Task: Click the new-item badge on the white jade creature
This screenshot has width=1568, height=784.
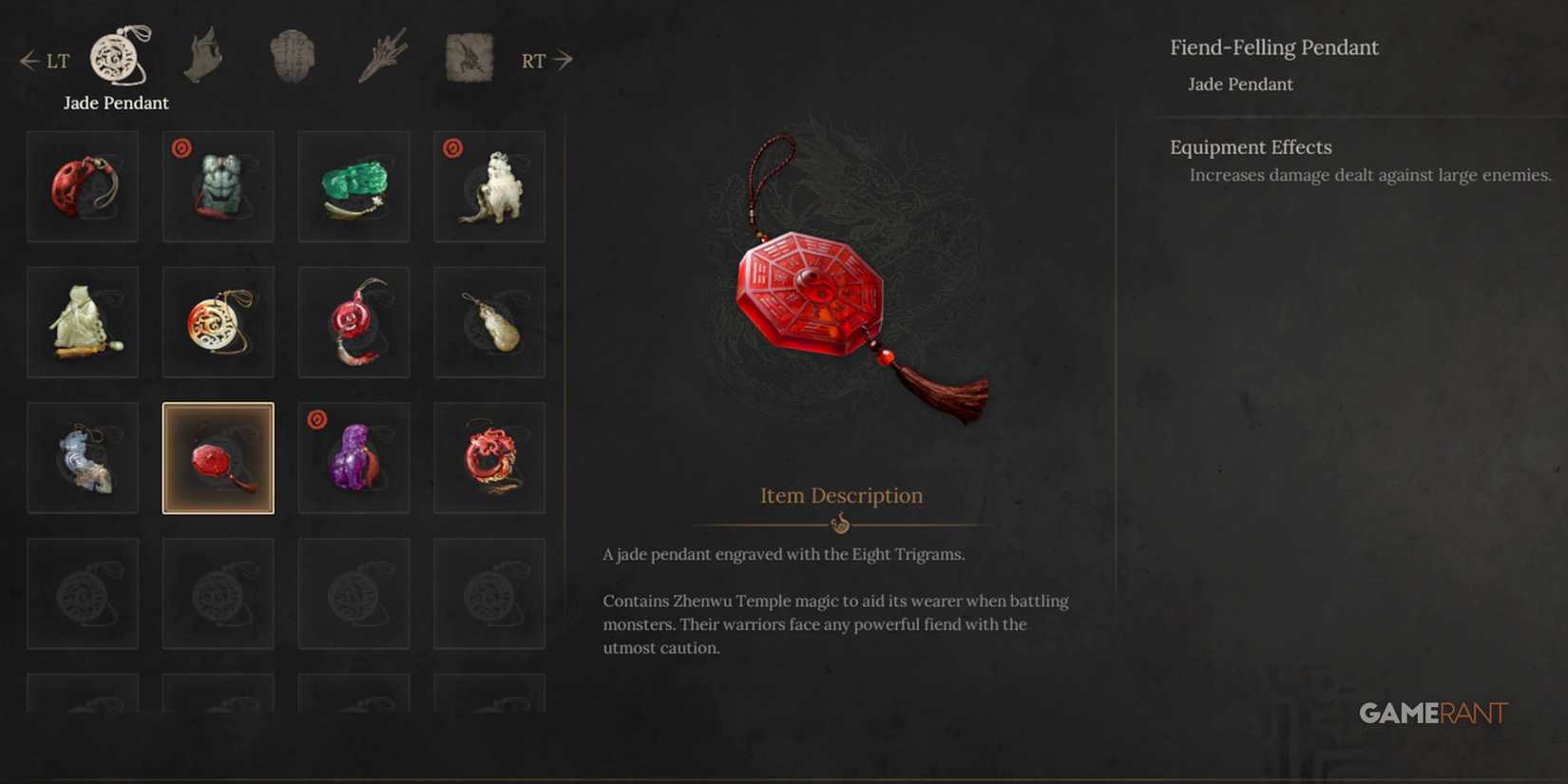Action: tap(452, 147)
